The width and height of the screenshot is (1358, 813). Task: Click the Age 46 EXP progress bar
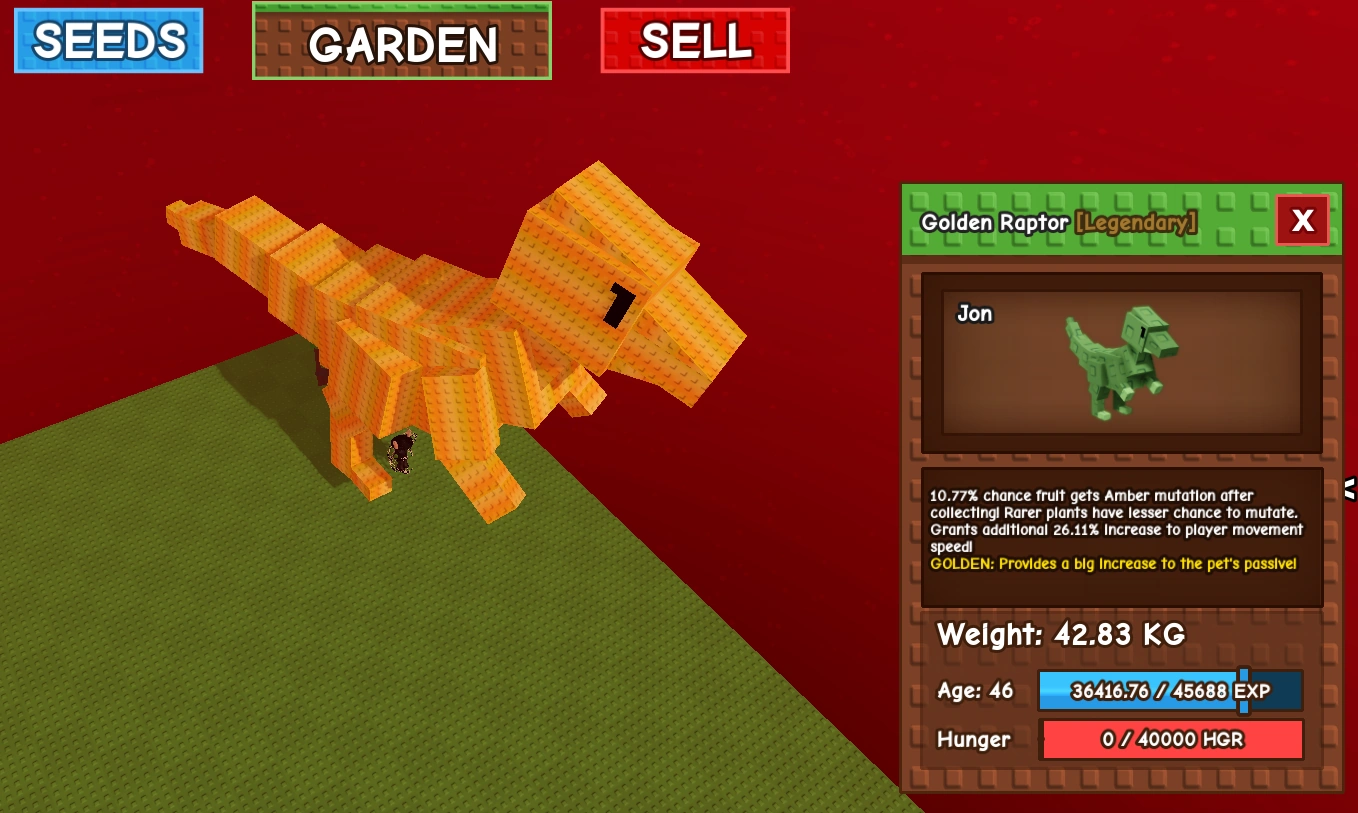point(1170,690)
